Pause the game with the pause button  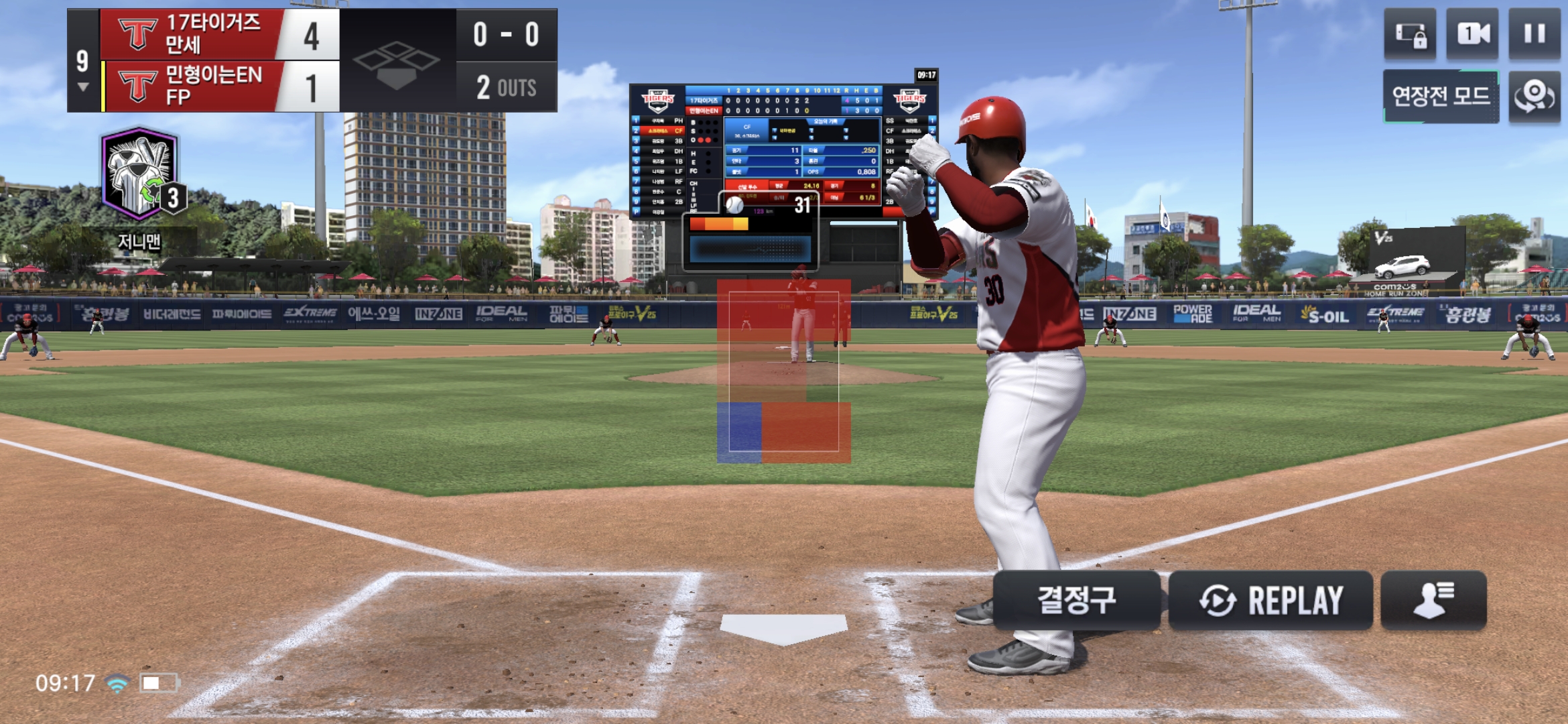(1534, 34)
